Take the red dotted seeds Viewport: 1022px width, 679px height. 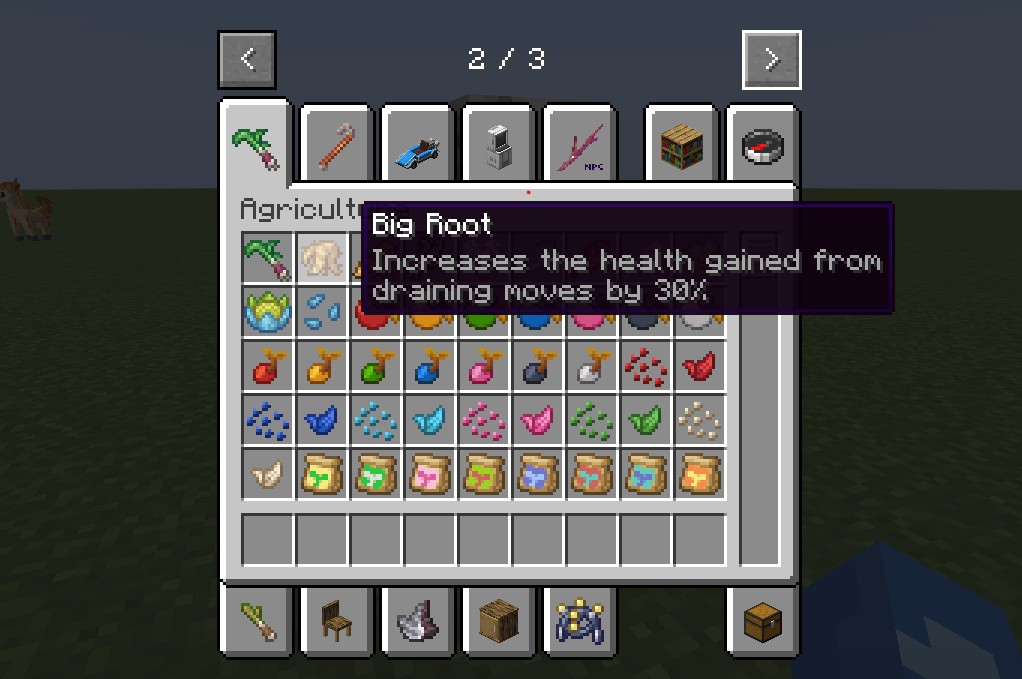646,367
